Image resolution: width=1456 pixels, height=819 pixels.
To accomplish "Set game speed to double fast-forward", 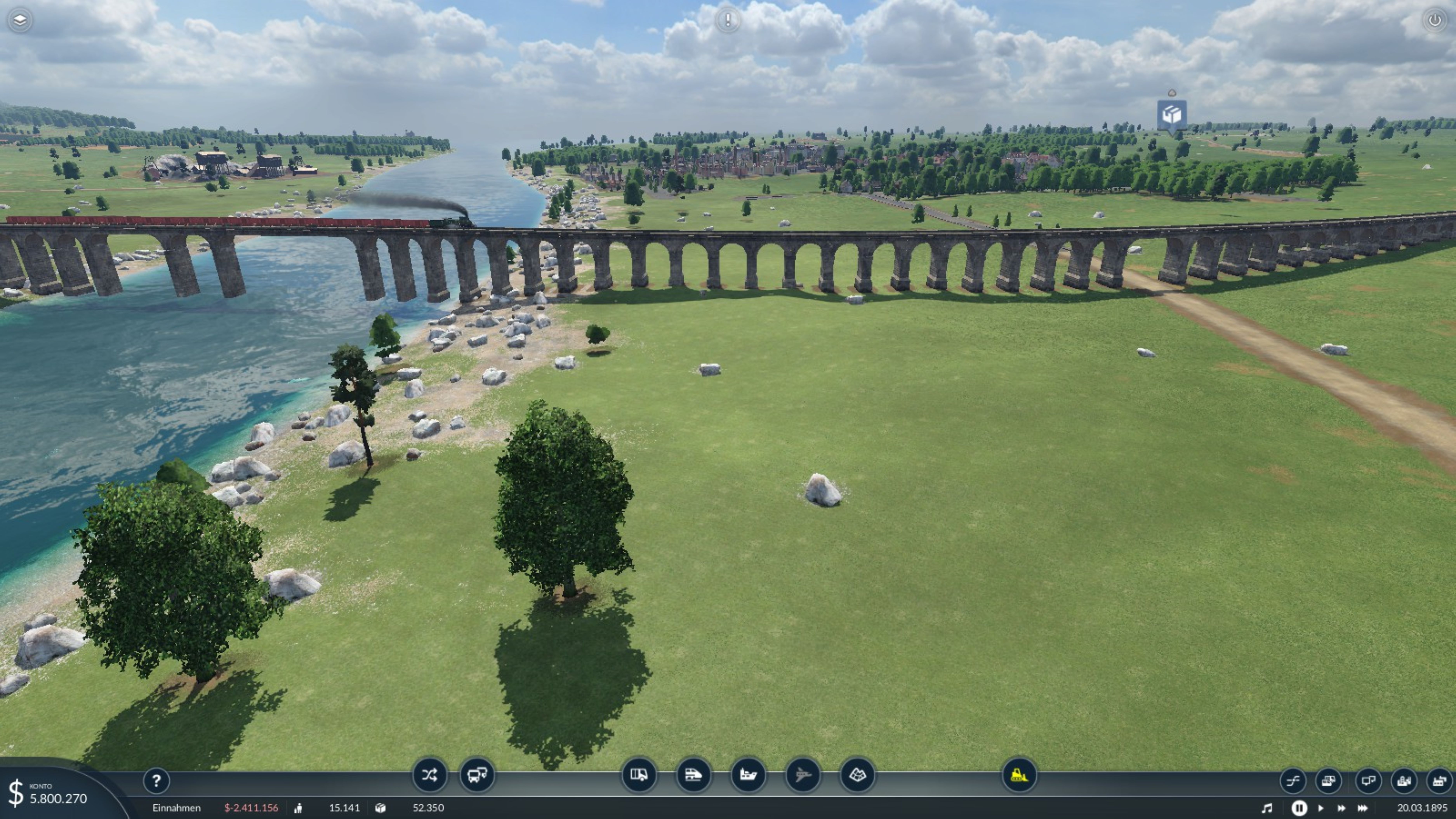I will (x=1341, y=808).
